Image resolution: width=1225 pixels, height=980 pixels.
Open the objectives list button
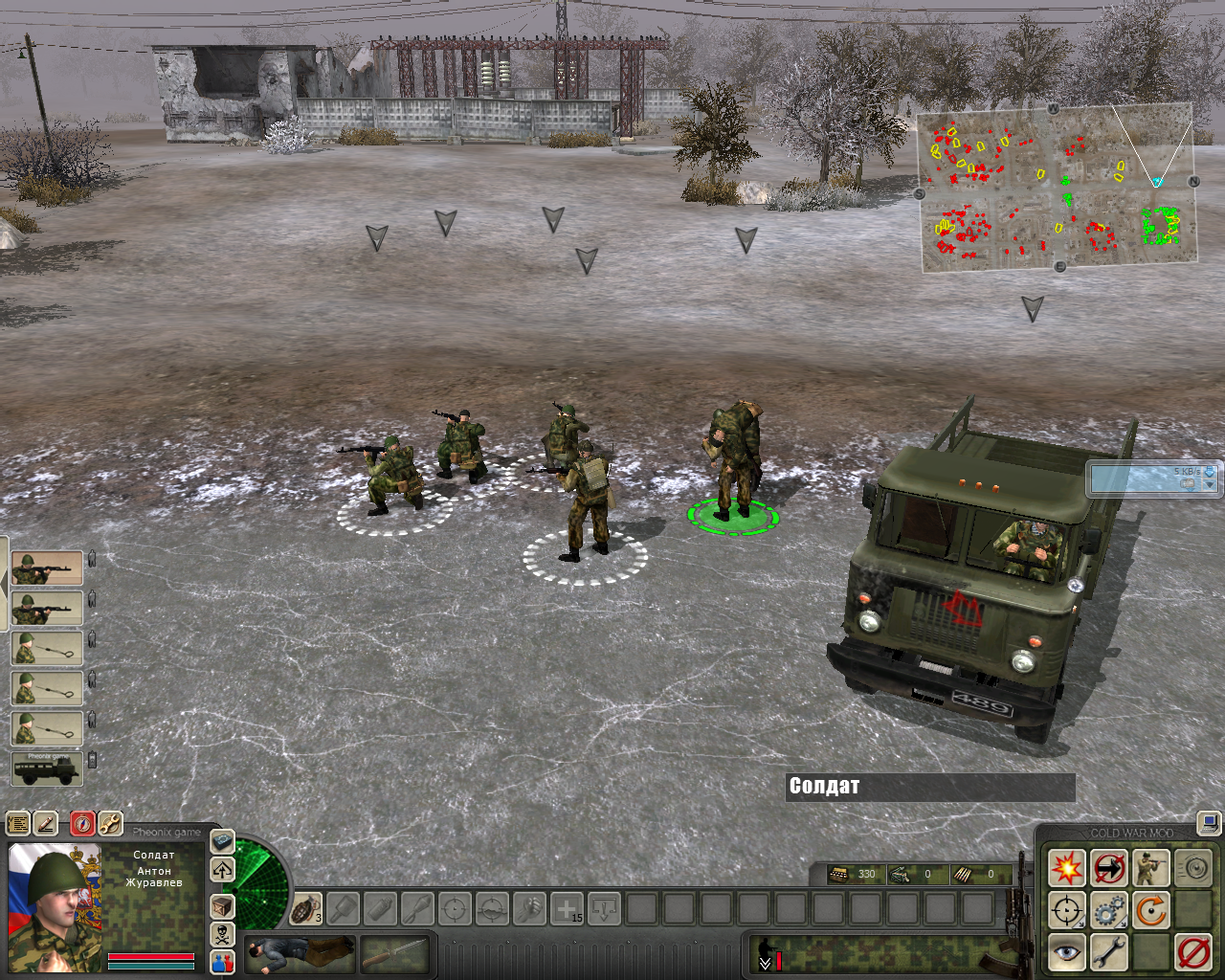[x=18, y=823]
